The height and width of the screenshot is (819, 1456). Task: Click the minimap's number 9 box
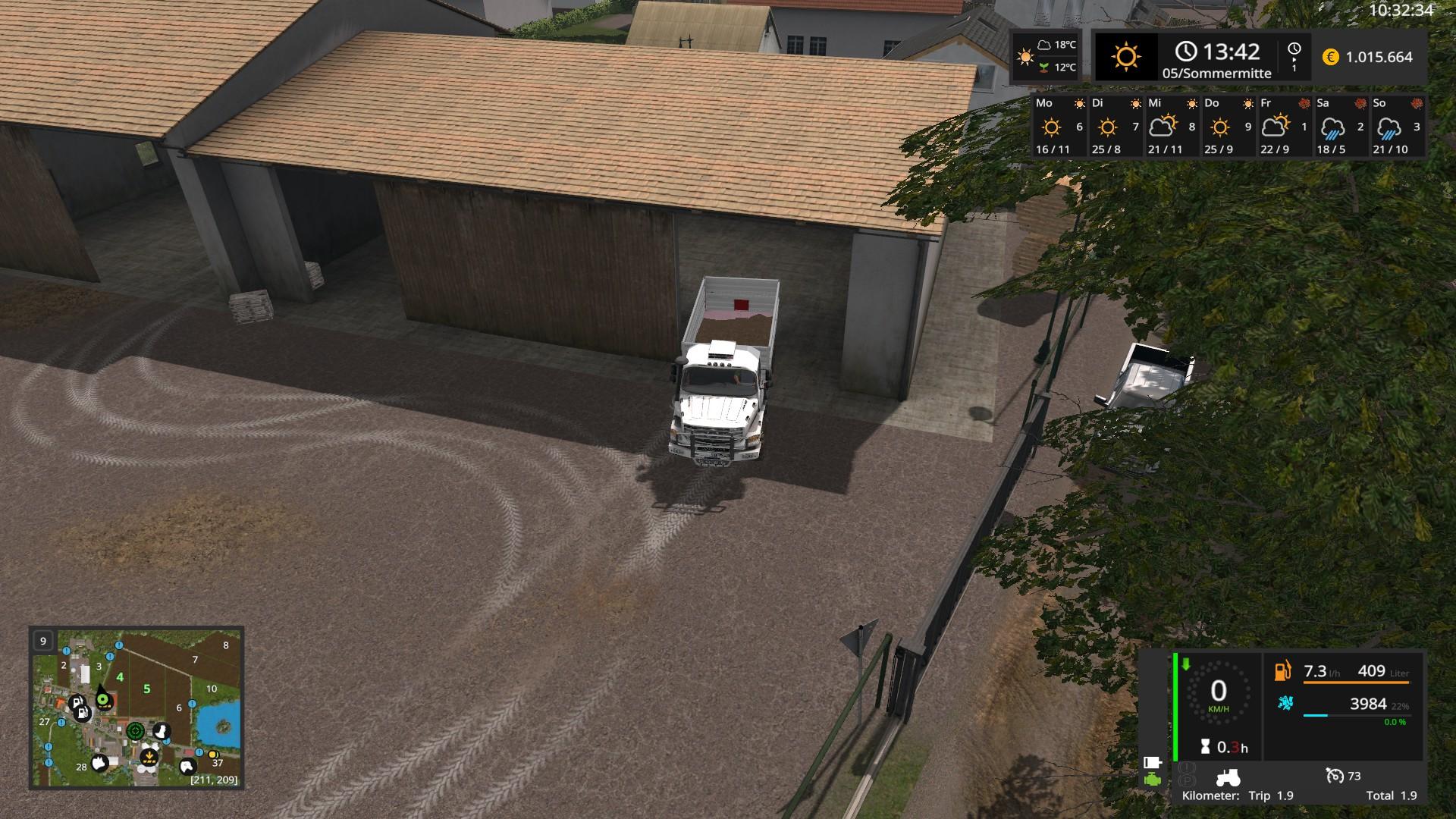pyautogui.click(x=42, y=641)
